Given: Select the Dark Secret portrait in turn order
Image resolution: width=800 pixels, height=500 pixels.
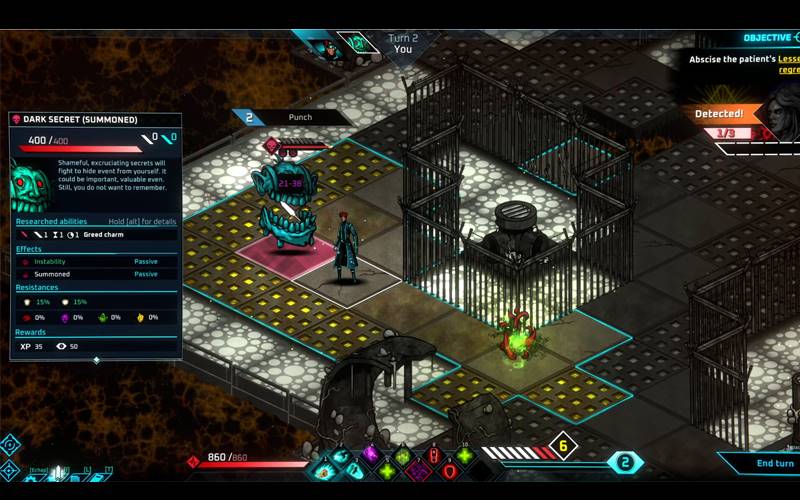Looking at the screenshot, I should tap(357, 45).
